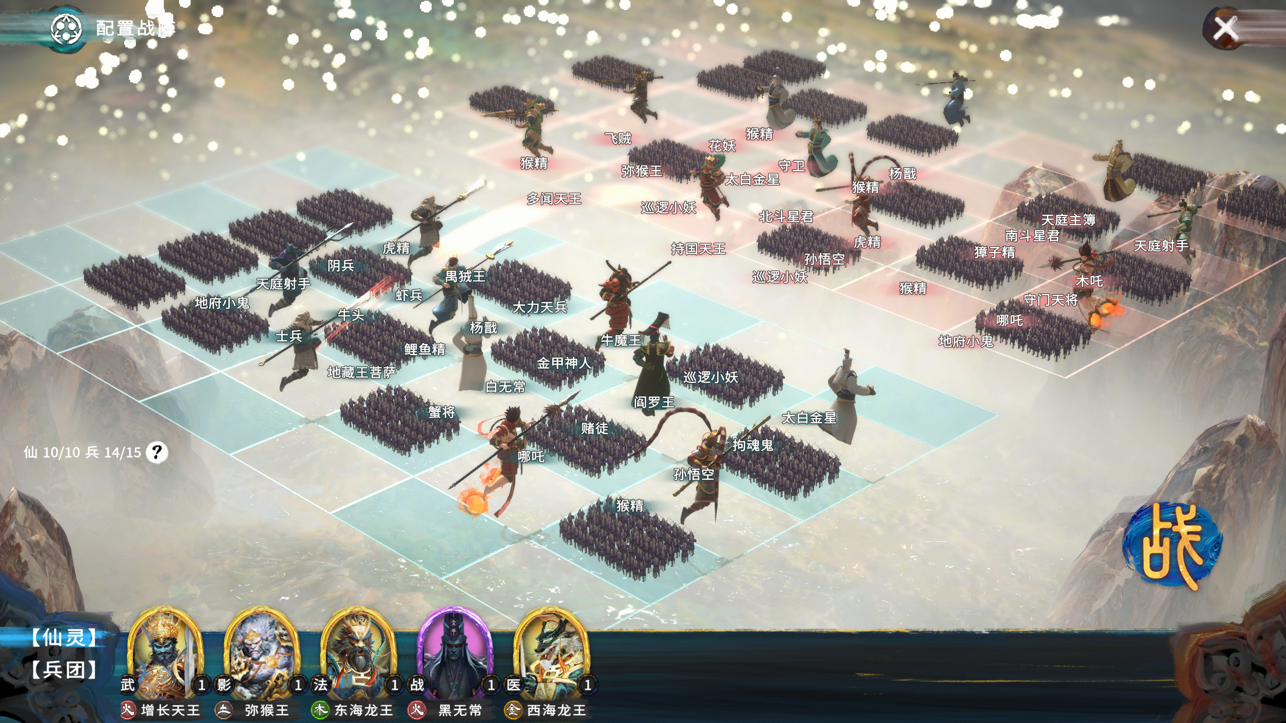Switch to the 兵团 tab

64,669
